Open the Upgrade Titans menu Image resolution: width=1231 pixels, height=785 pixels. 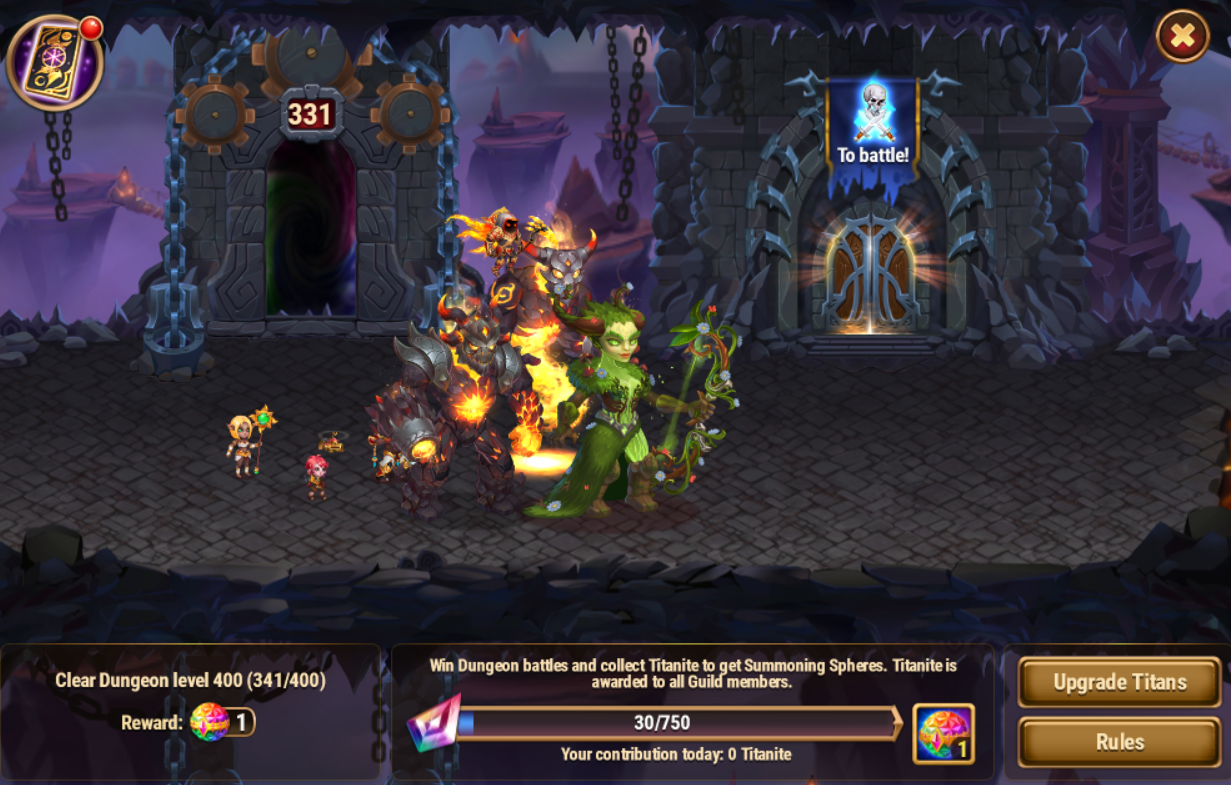pos(1119,683)
